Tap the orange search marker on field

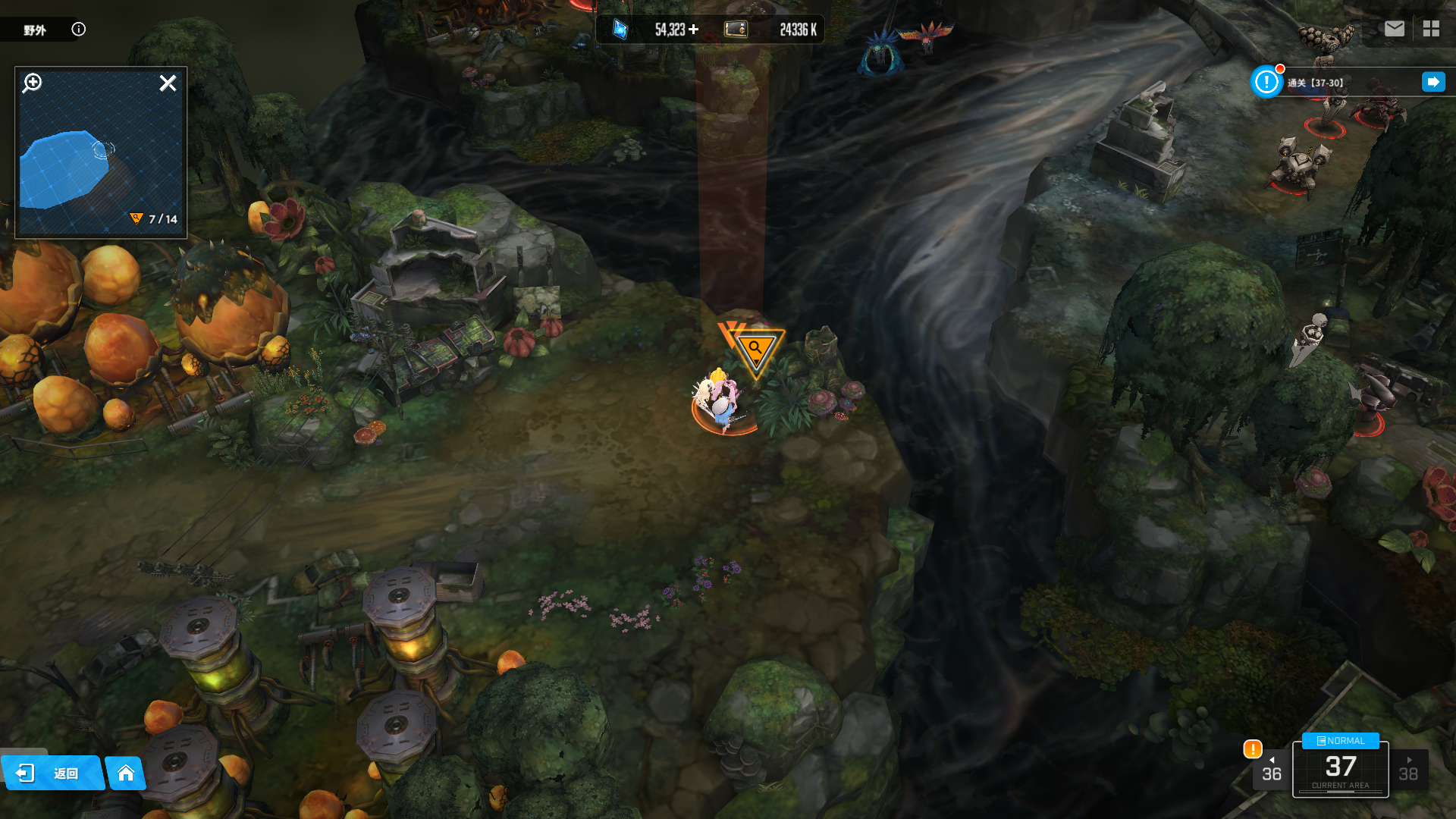[x=755, y=350]
